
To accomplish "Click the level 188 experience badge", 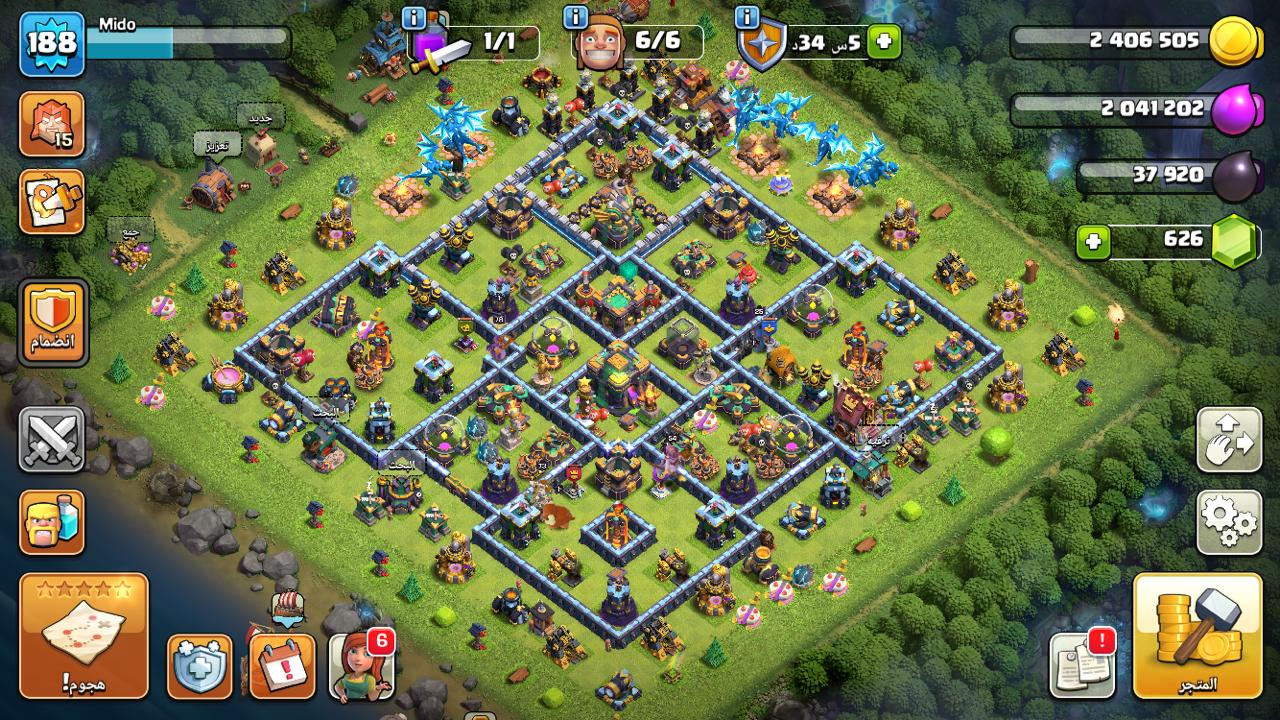I will [x=52, y=44].
